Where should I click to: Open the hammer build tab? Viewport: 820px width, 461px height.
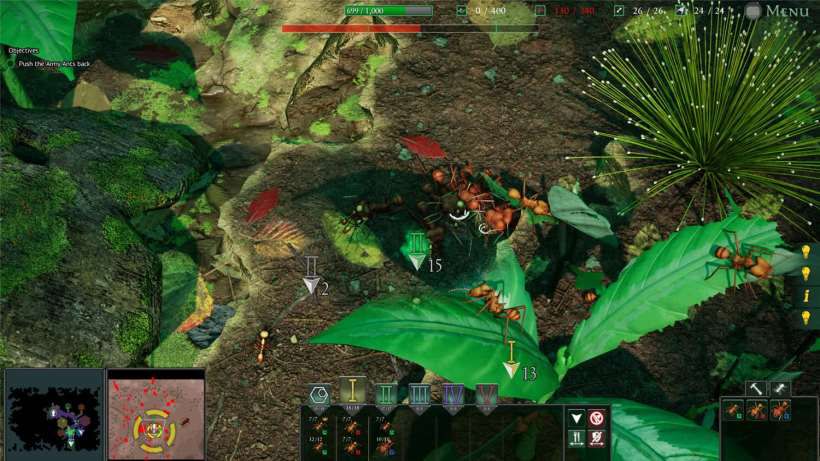pos(756,389)
